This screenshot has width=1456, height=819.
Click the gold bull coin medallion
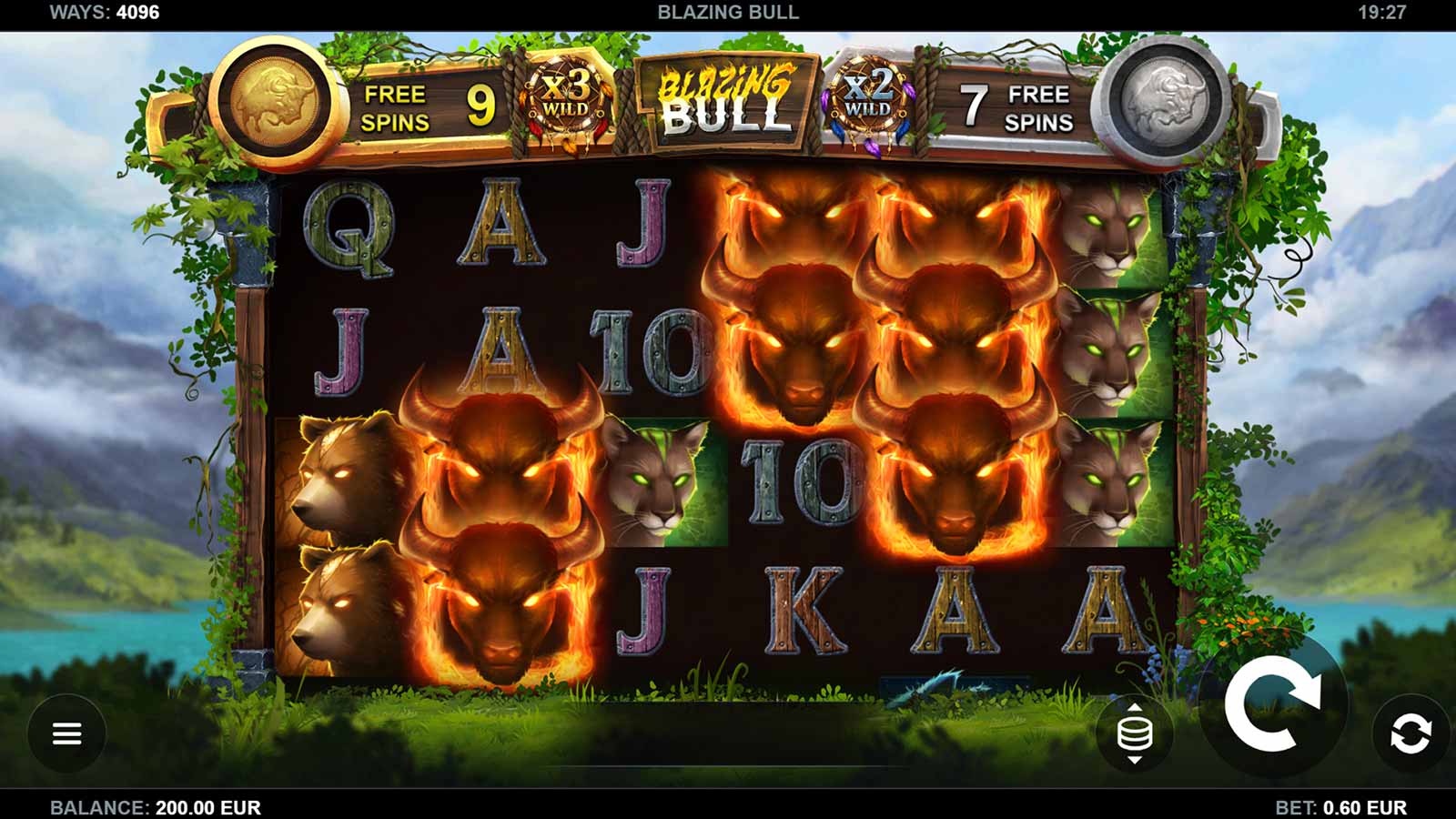click(x=274, y=103)
